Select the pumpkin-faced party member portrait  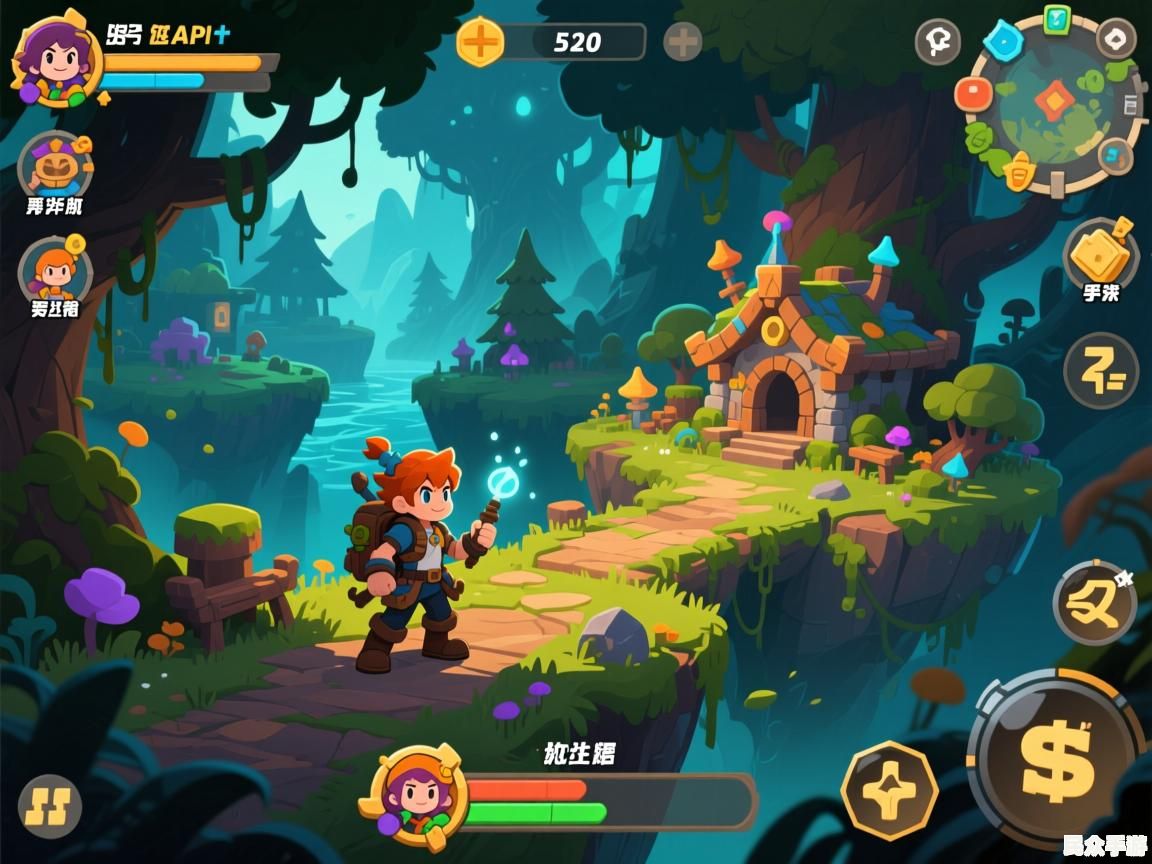click(56, 167)
